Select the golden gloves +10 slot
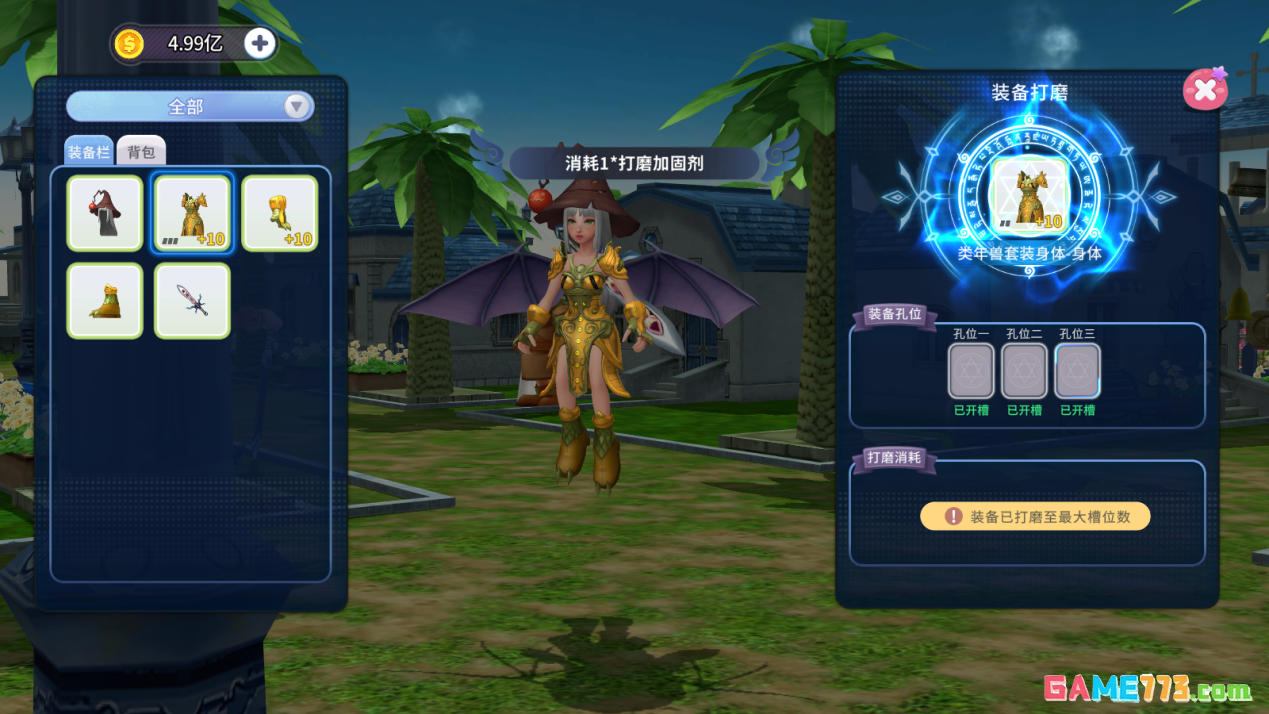 pyautogui.click(x=280, y=213)
